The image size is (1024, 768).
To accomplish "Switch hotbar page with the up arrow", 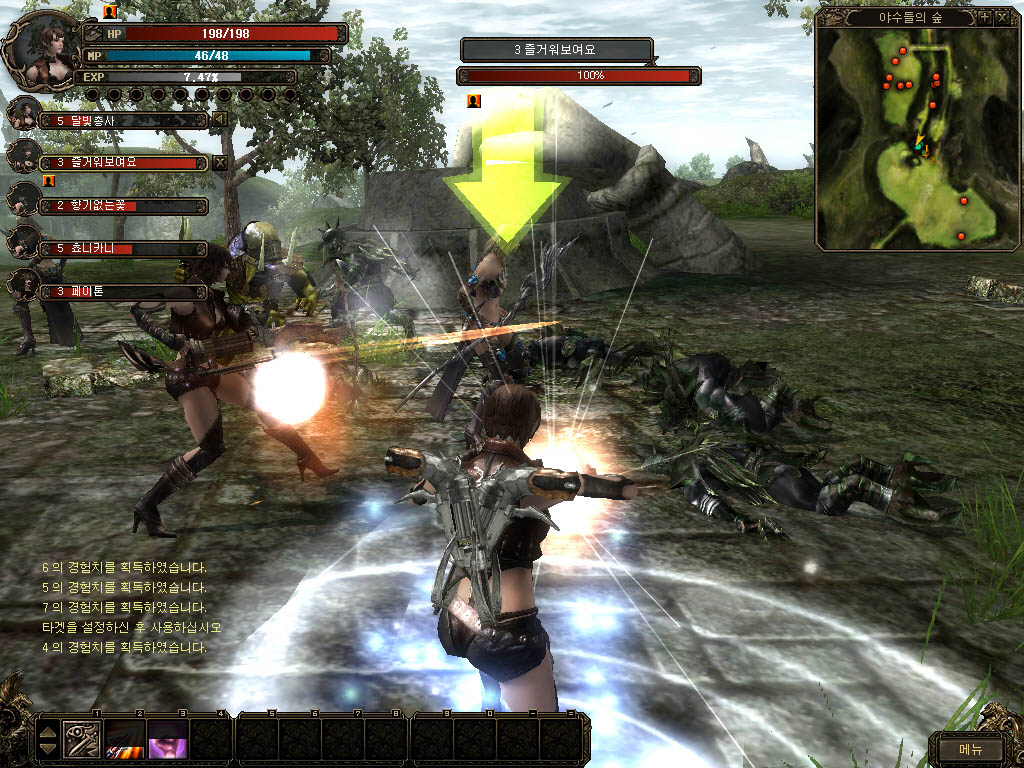I will coord(48,731).
